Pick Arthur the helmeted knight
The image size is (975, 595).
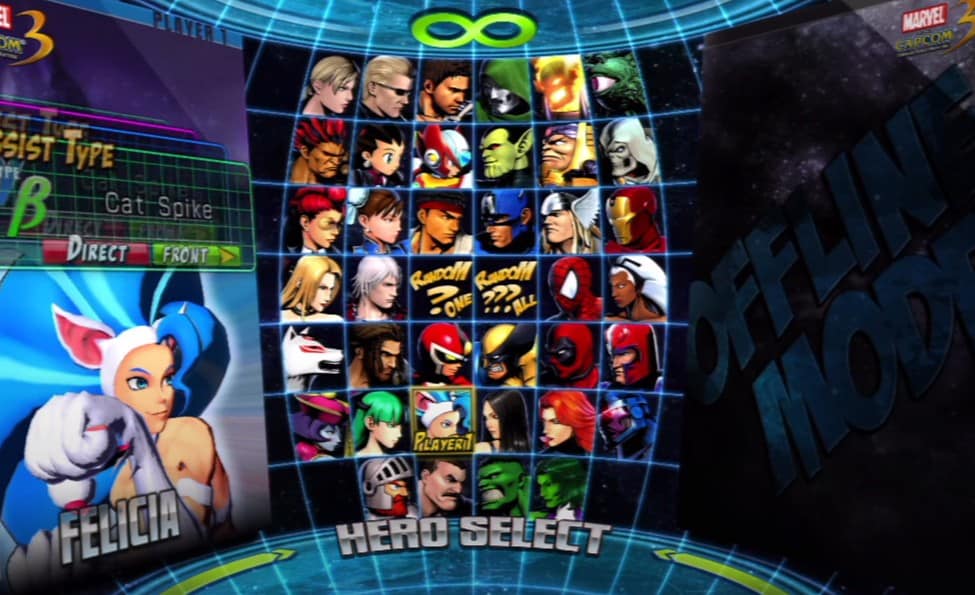click(386, 485)
